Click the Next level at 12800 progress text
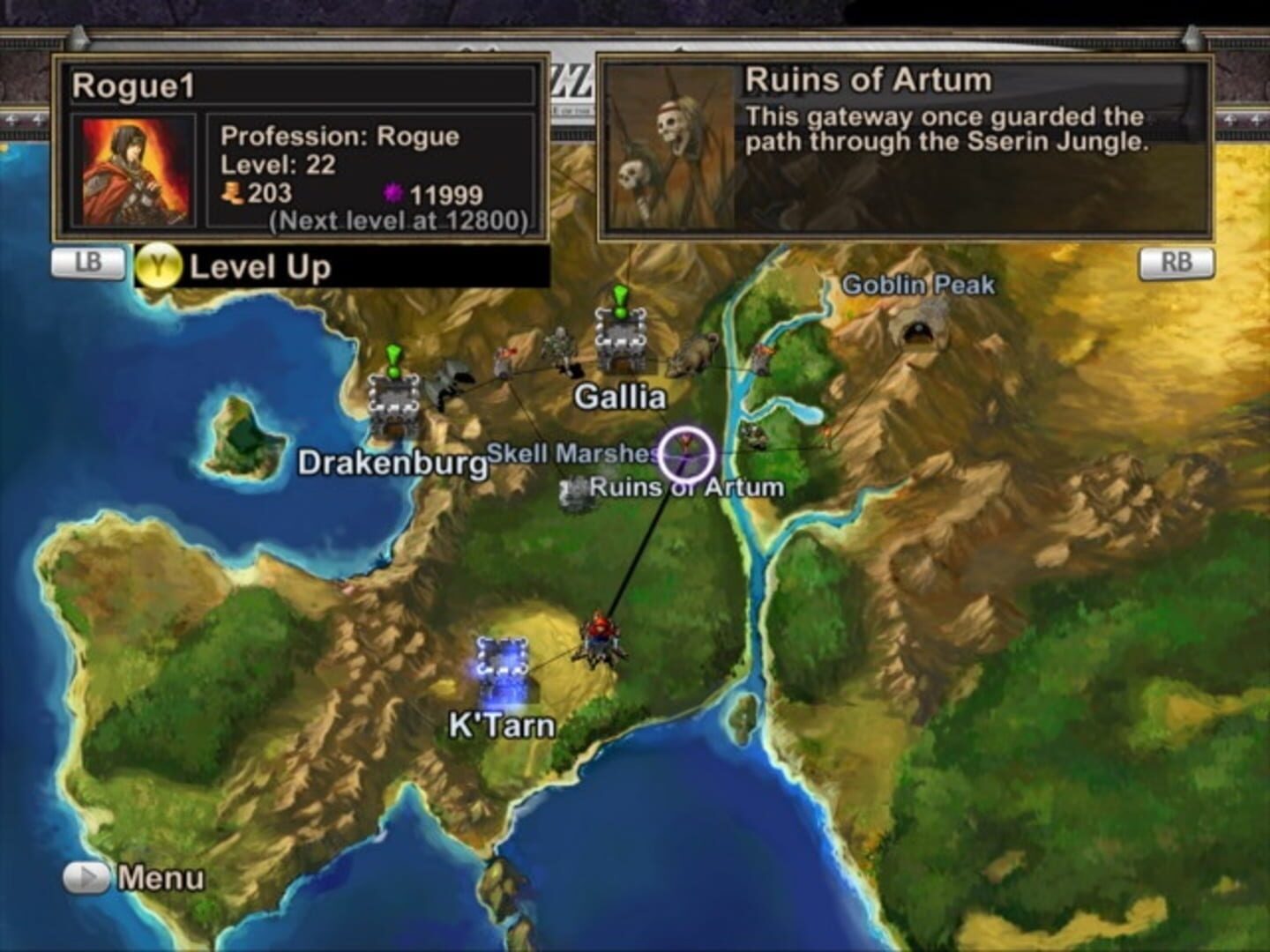The image size is (1270, 952). click(396, 219)
